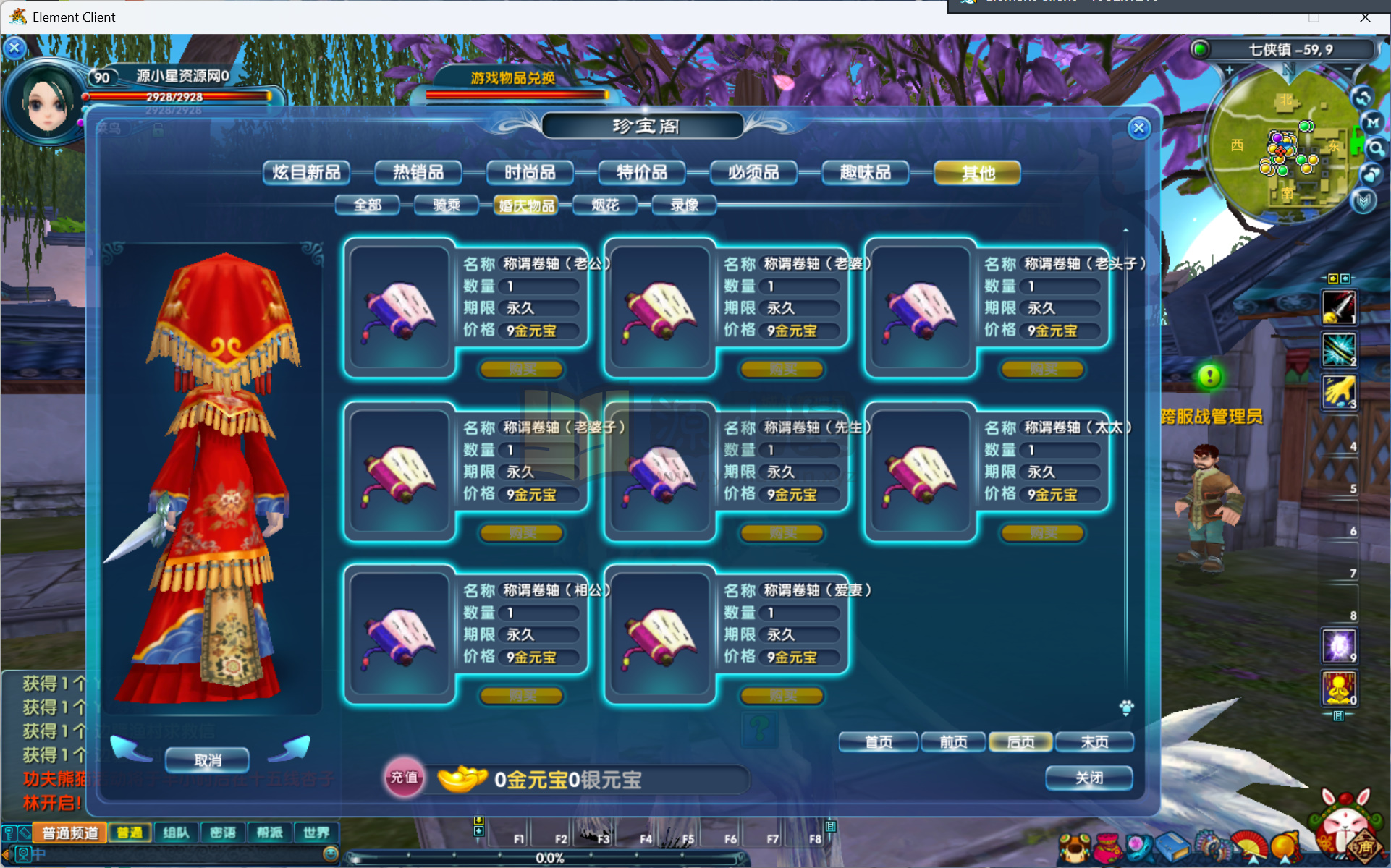Viewport: 1391px width, 868px height.
Task: Click the small green expander left of F1
Action: pyautogui.click(x=478, y=832)
